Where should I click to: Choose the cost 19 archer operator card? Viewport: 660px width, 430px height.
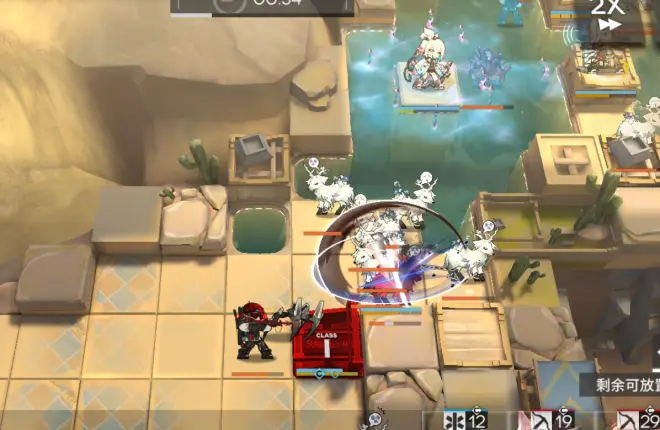click(550, 420)
